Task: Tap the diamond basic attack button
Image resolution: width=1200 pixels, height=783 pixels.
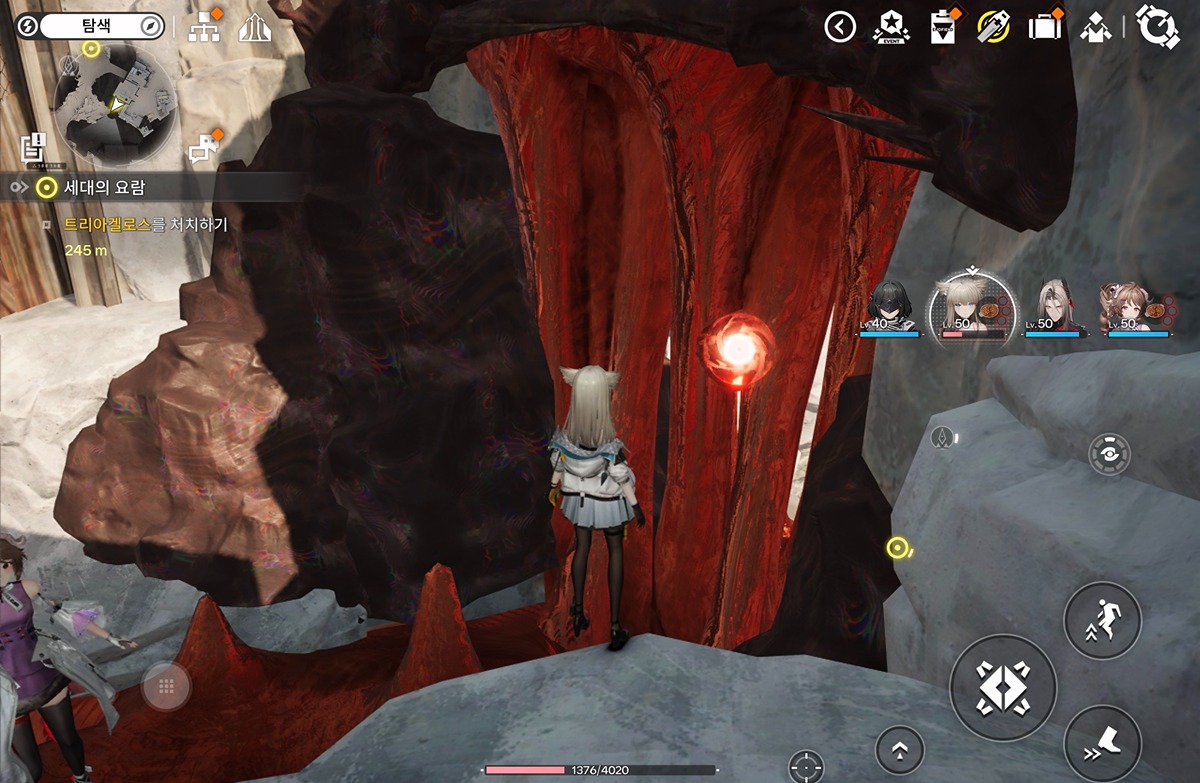Action: click(1002, 686)
